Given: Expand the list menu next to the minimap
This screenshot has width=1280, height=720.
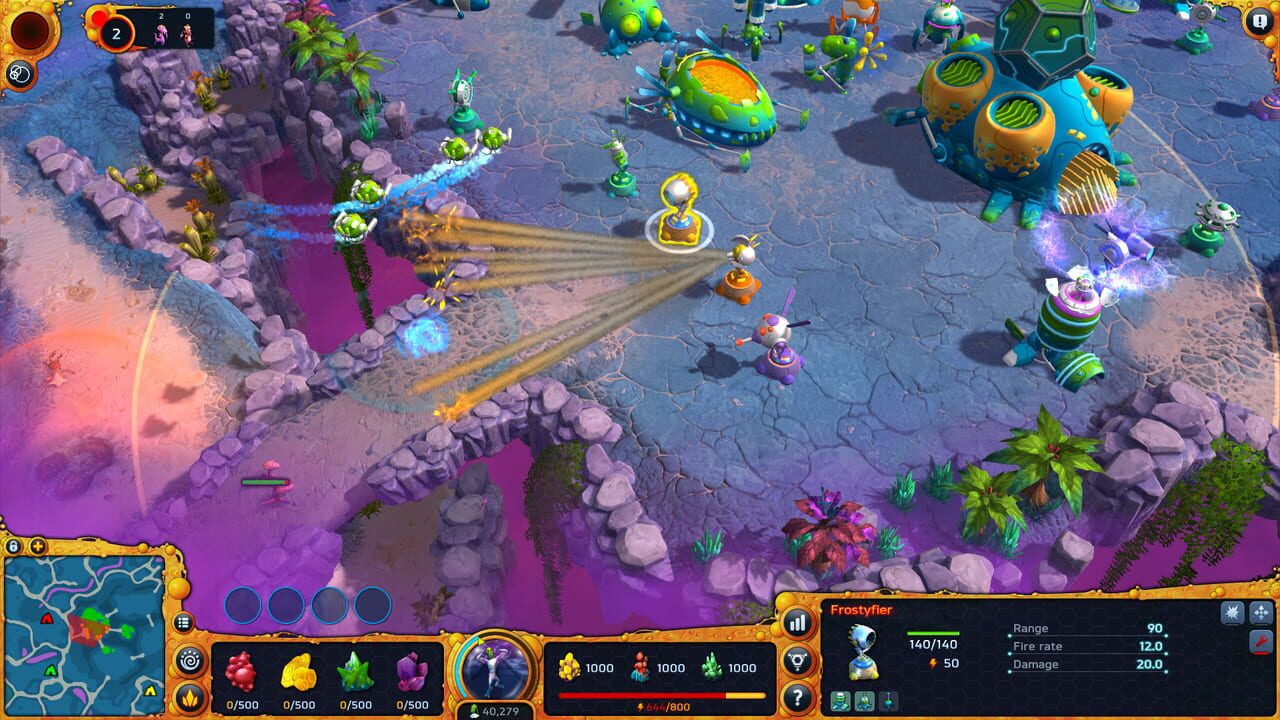Looking at the screenshot, I should click(184, 622).
